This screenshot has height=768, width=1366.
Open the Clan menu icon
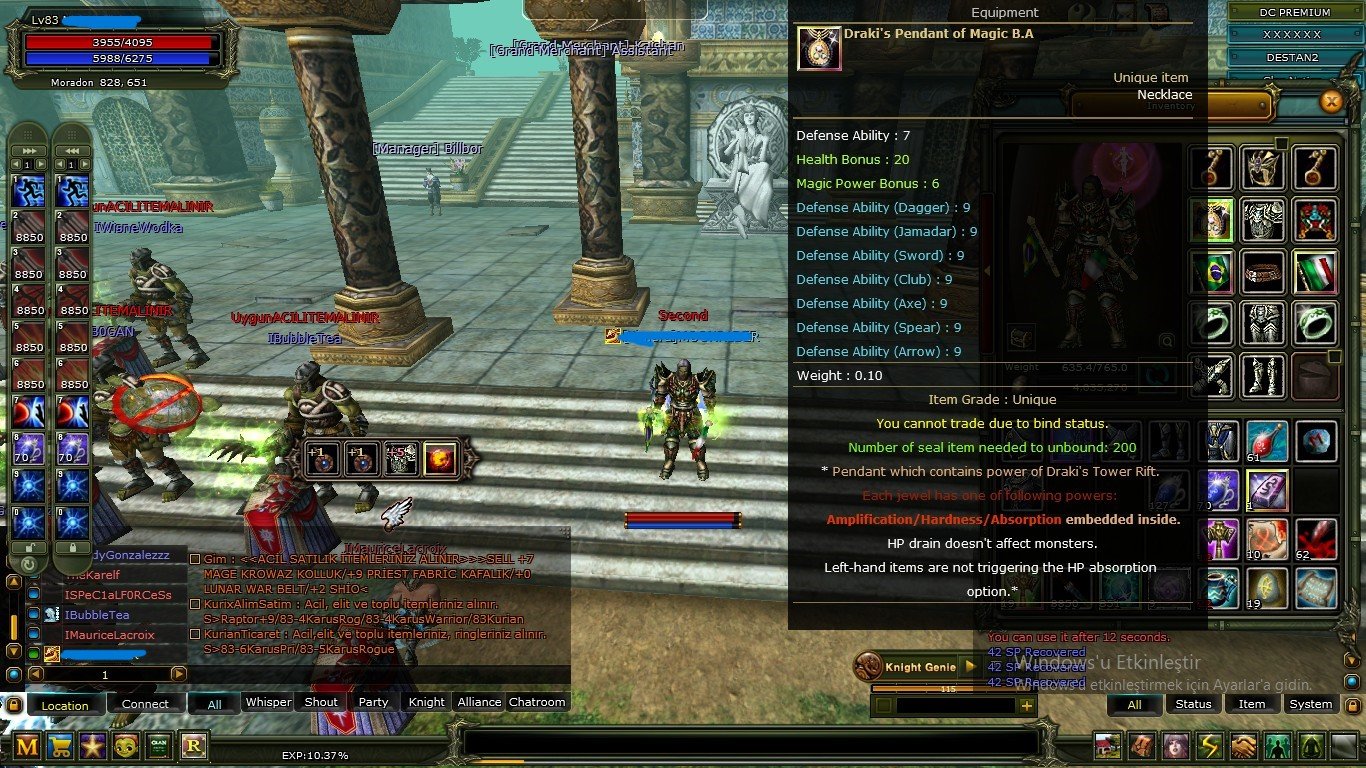tap(160, 747)
